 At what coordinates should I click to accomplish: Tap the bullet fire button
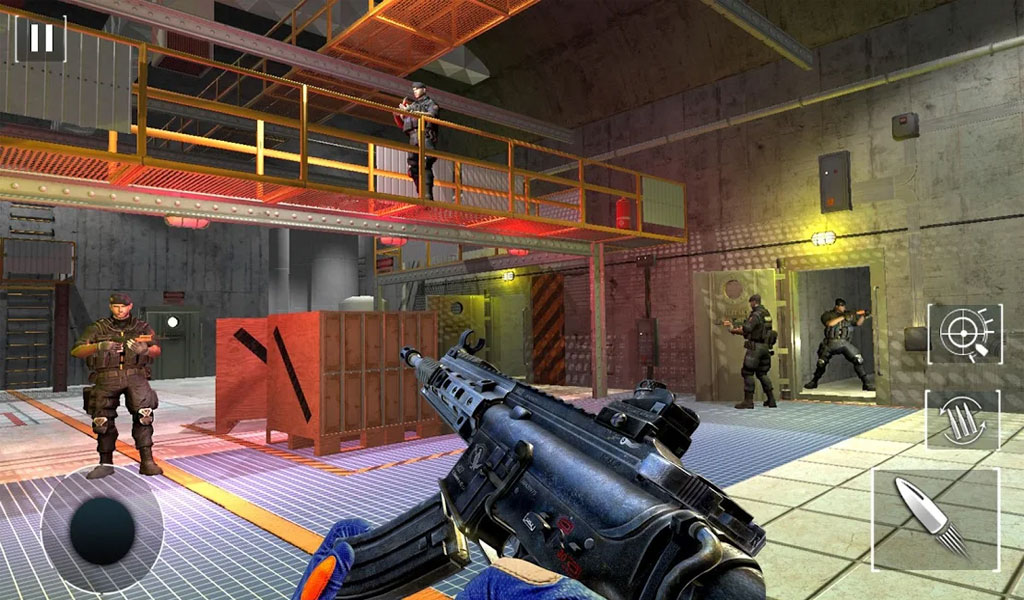[935, 518]
